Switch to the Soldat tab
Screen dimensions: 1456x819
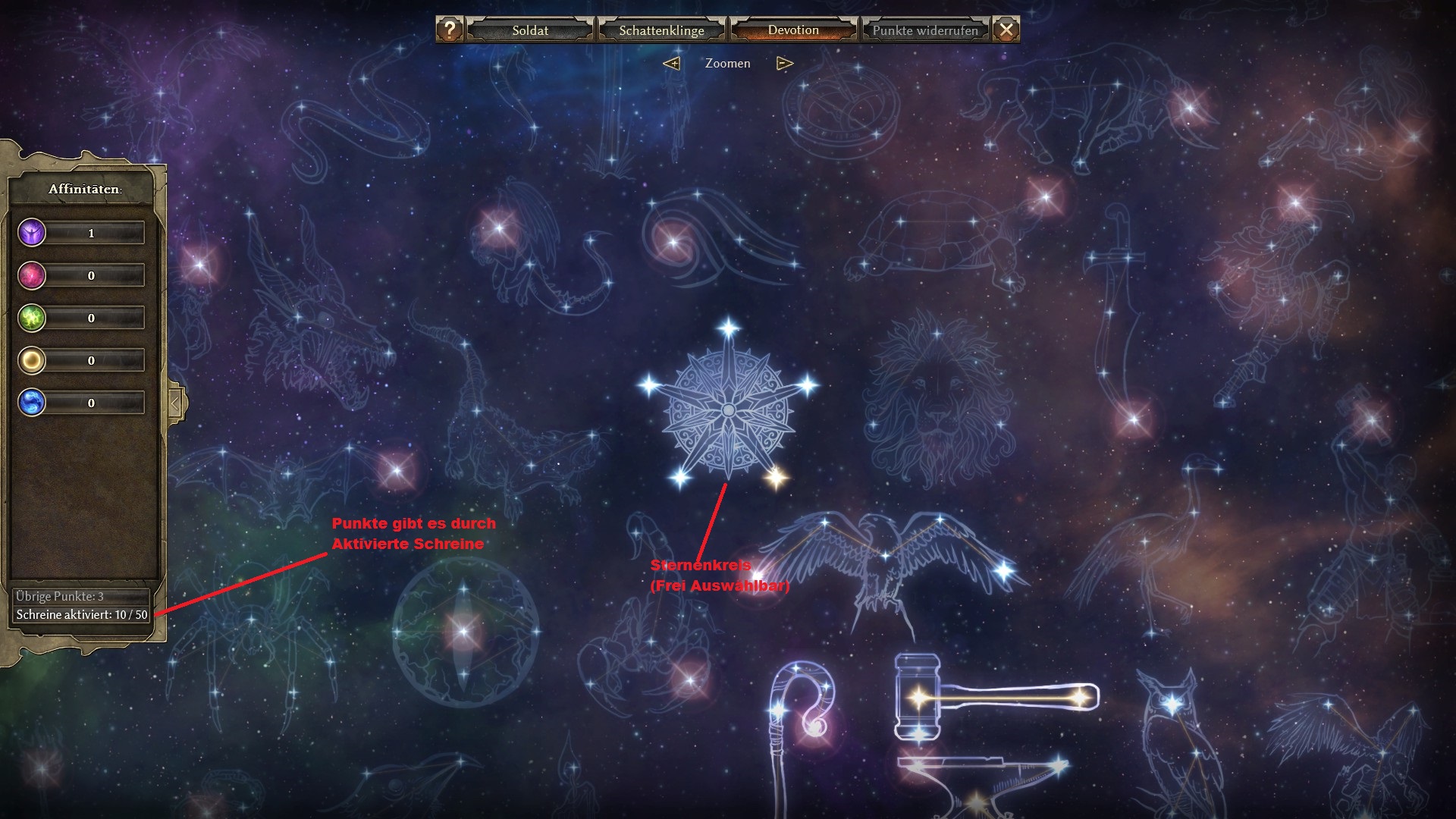[530, 30]
